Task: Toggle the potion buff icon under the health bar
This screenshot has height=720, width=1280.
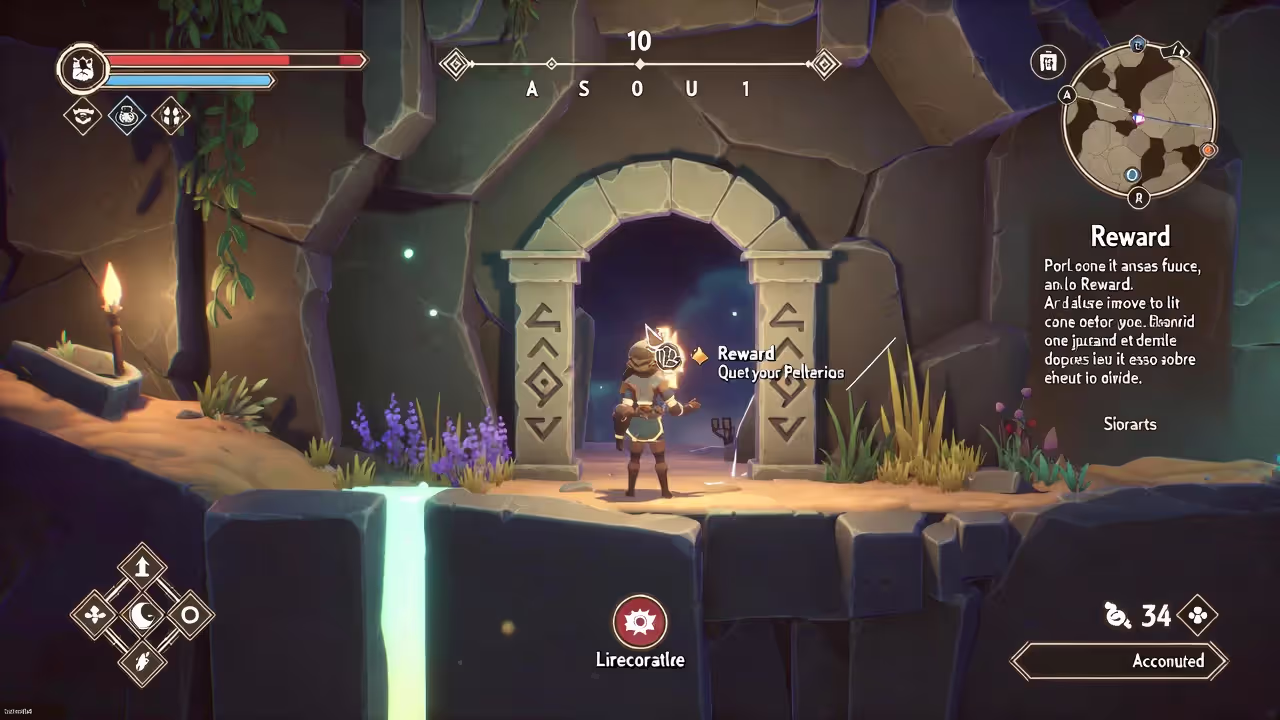Action: (127, 117)
